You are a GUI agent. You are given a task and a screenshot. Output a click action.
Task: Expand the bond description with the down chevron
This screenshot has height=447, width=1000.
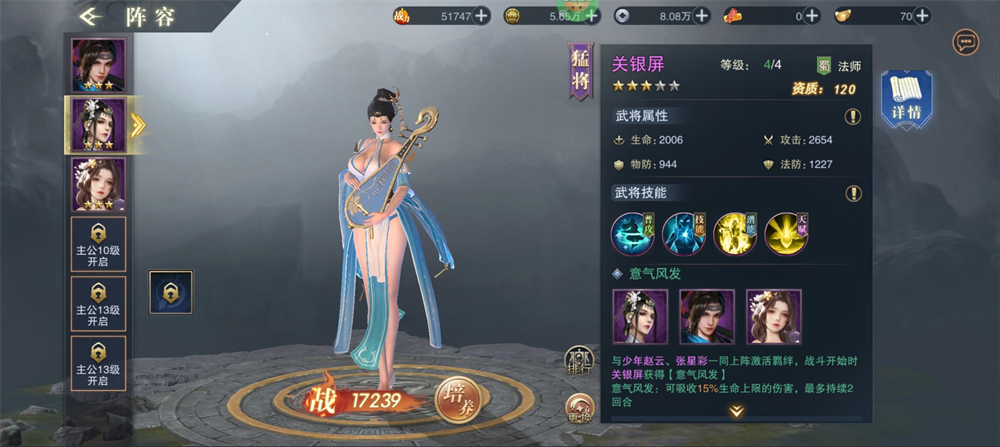737,411
